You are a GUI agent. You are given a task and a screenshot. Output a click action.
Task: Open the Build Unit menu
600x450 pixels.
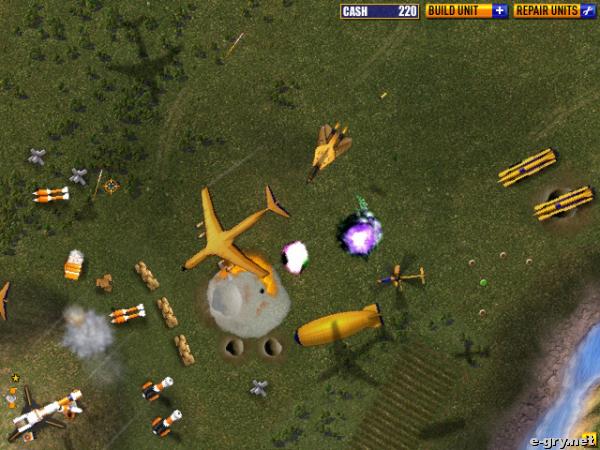click(466, 11)
